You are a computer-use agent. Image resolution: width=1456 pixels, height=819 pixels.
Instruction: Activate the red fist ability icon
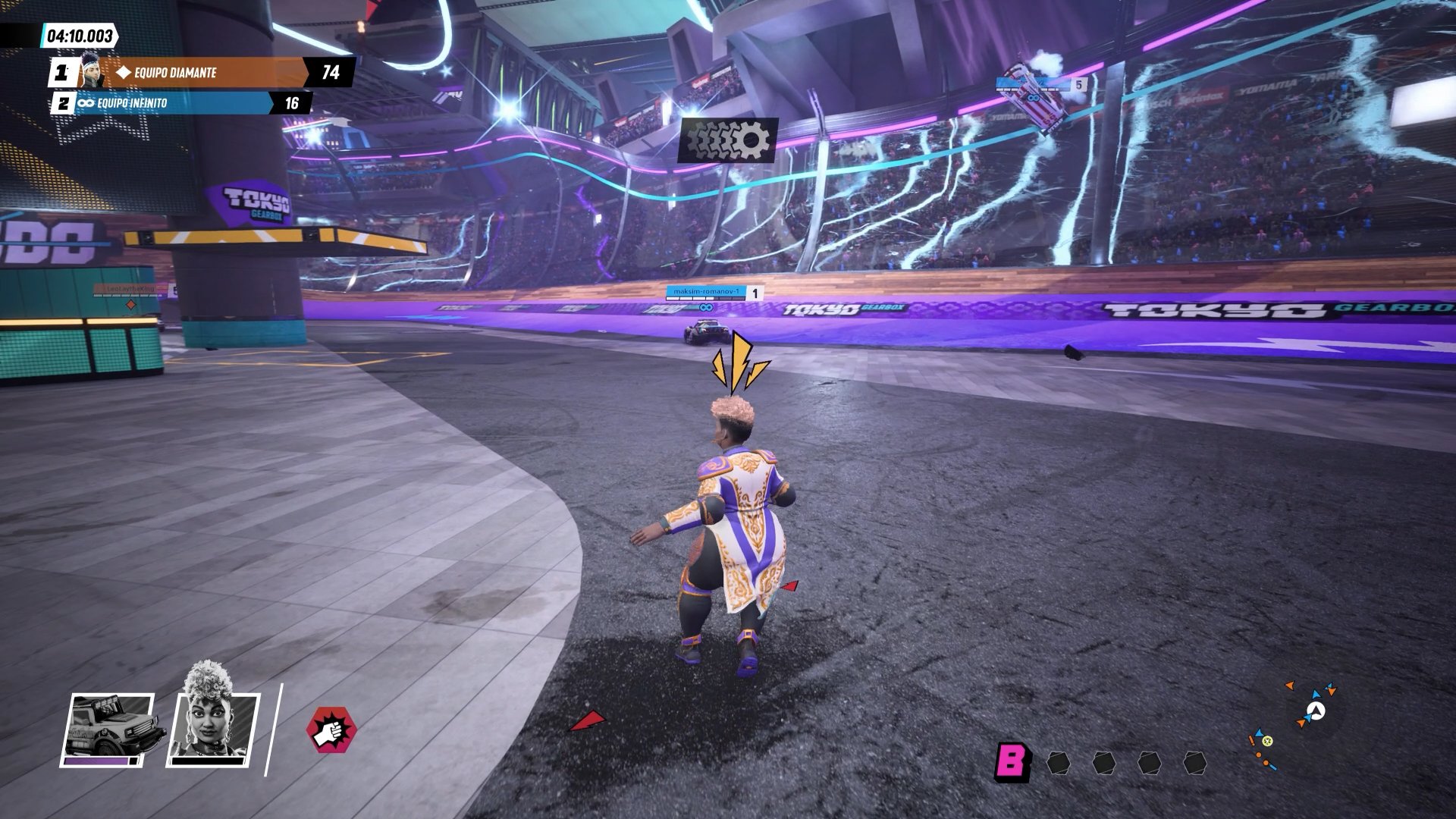pos(331,730)
